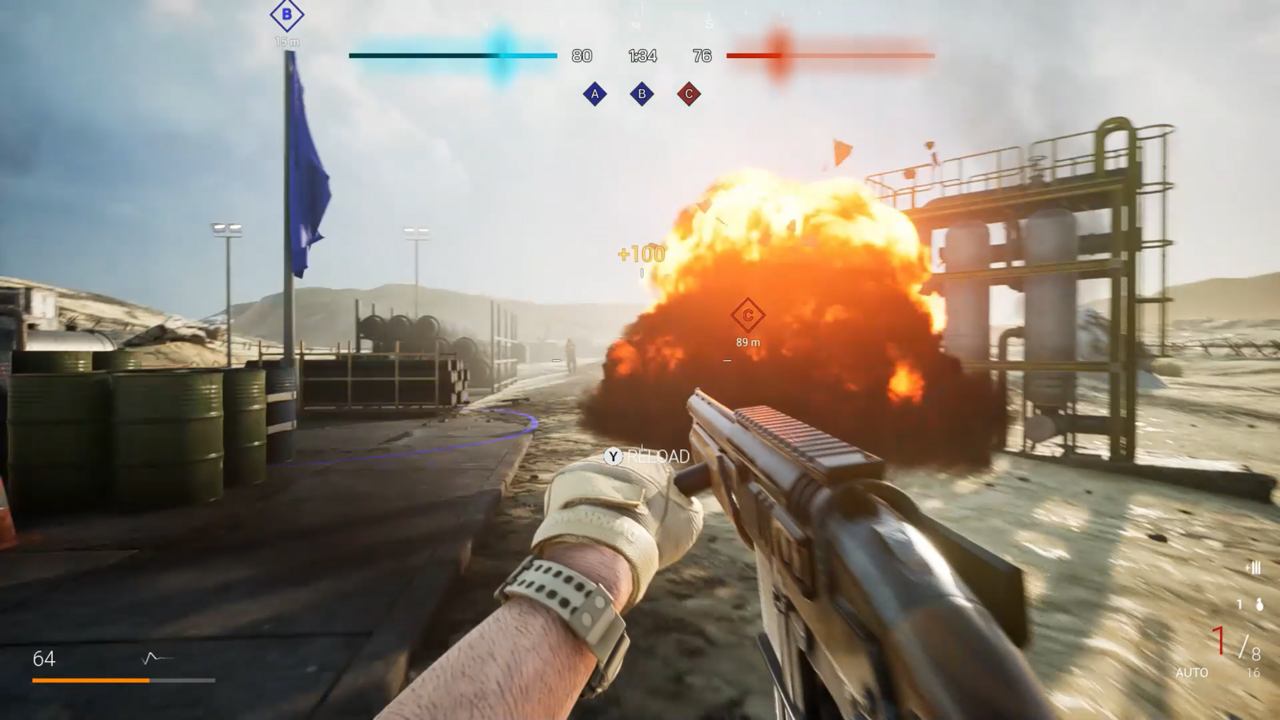Select objective B diamond in the top row

(641, 94)
